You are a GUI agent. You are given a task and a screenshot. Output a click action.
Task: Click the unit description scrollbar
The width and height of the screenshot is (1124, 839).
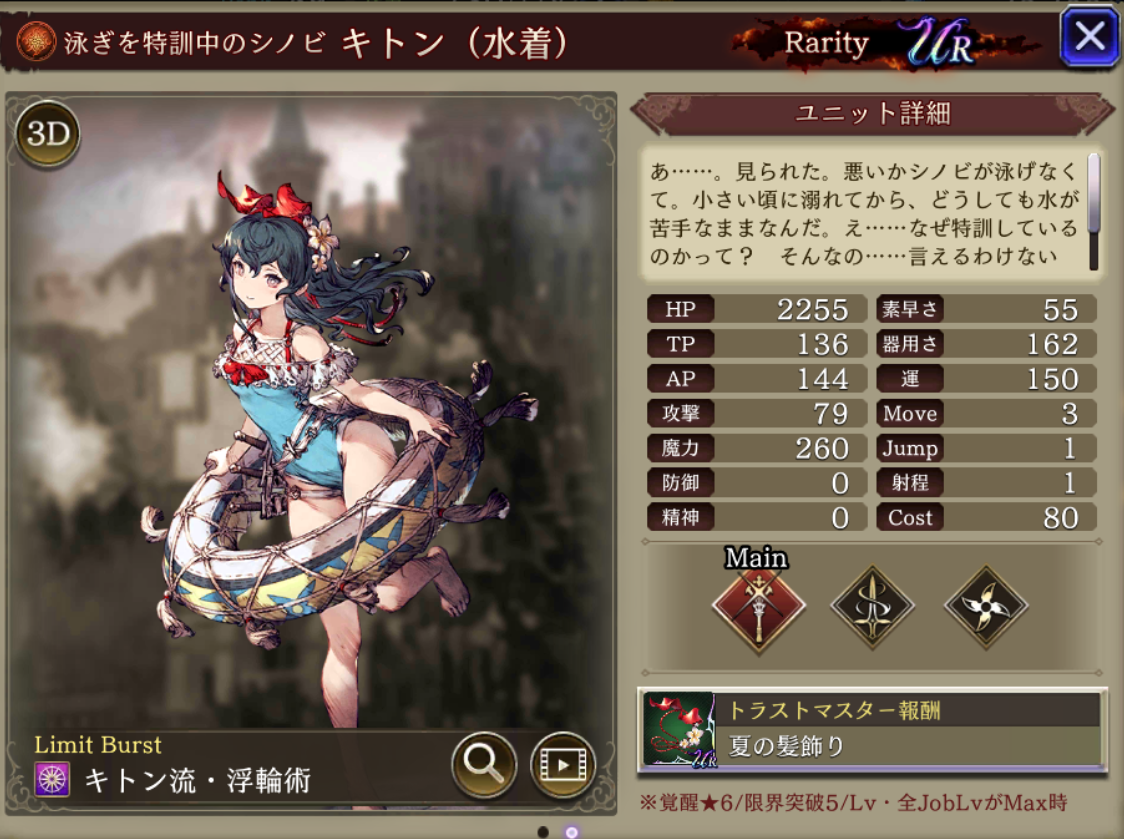click(x=1094, y=211)
